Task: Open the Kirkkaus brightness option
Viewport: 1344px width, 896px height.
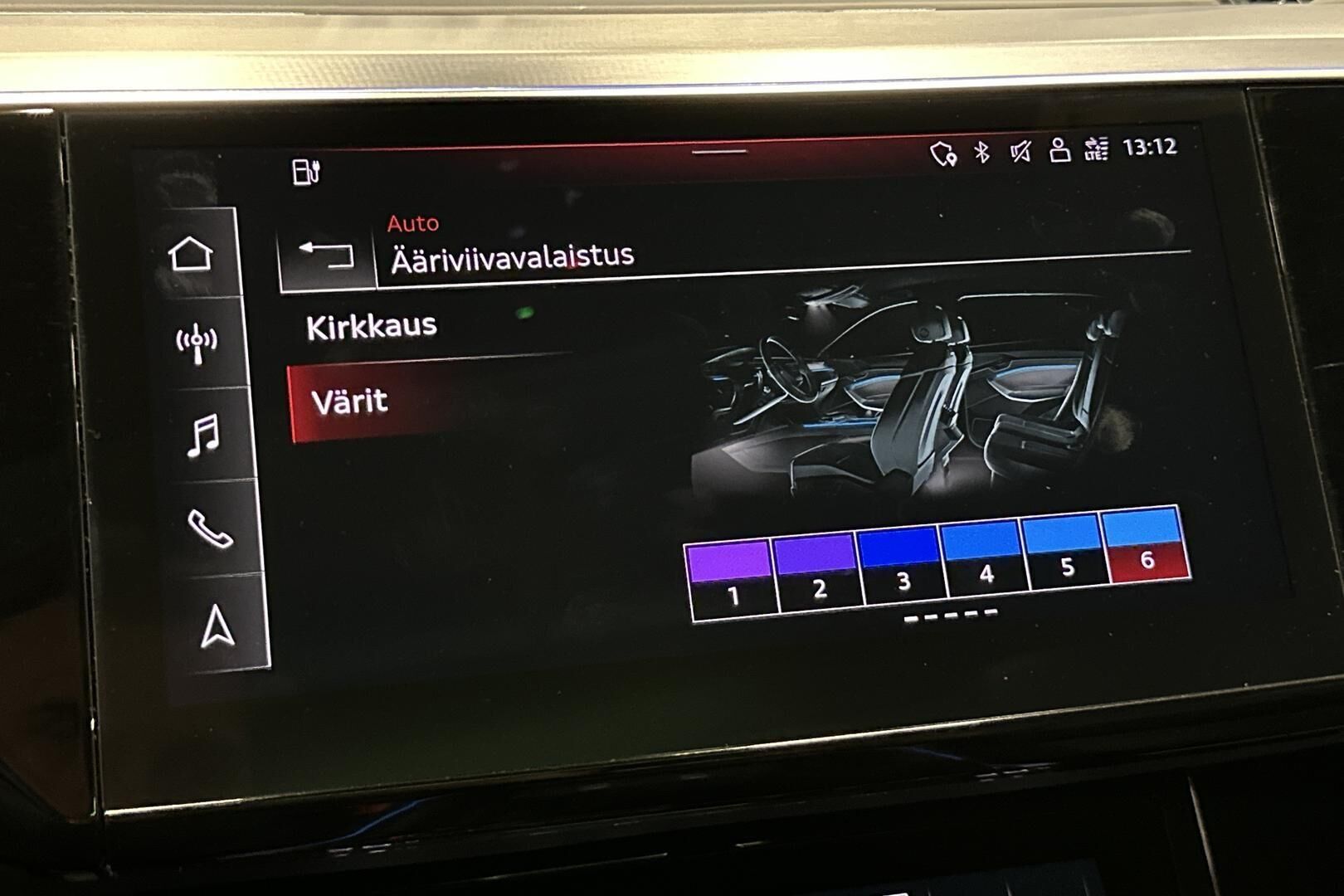Action: (372, 327)
